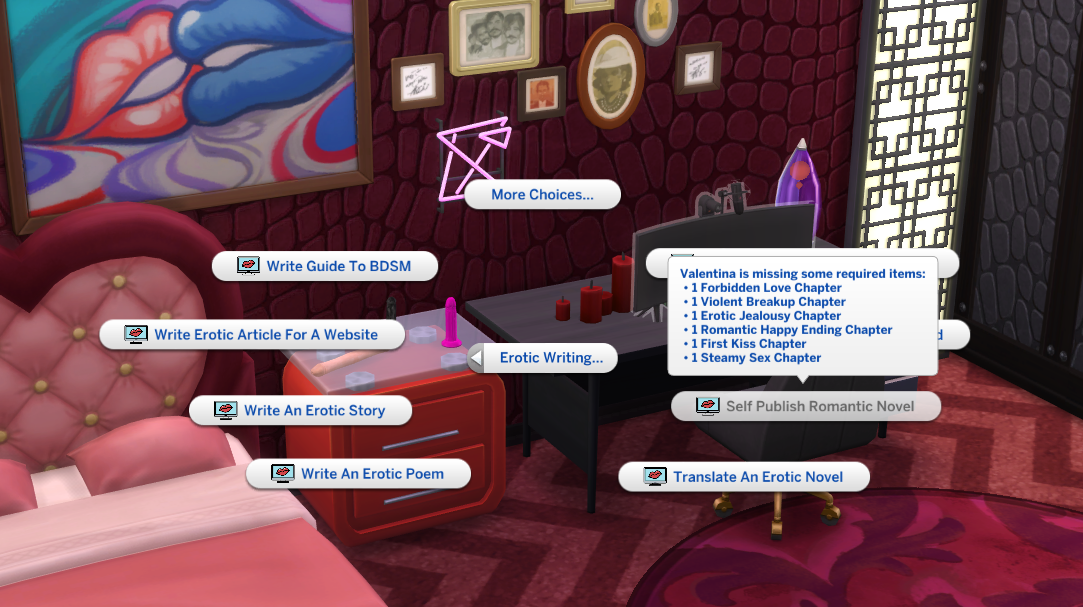Select Write Erotic Article For A Website

252,335
